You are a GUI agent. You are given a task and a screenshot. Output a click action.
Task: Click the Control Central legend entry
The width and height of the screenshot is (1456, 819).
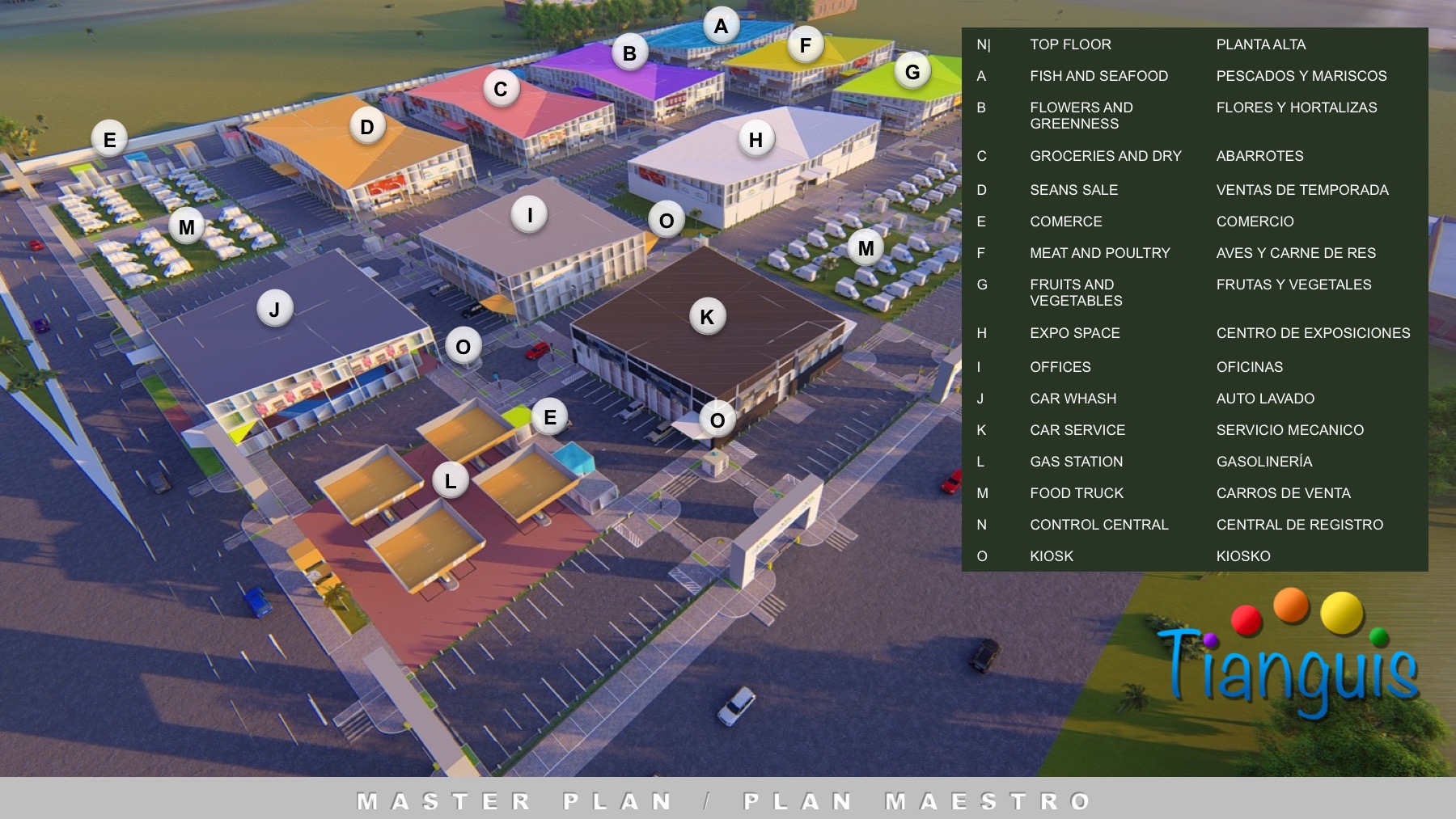(x=1098, y=525)
